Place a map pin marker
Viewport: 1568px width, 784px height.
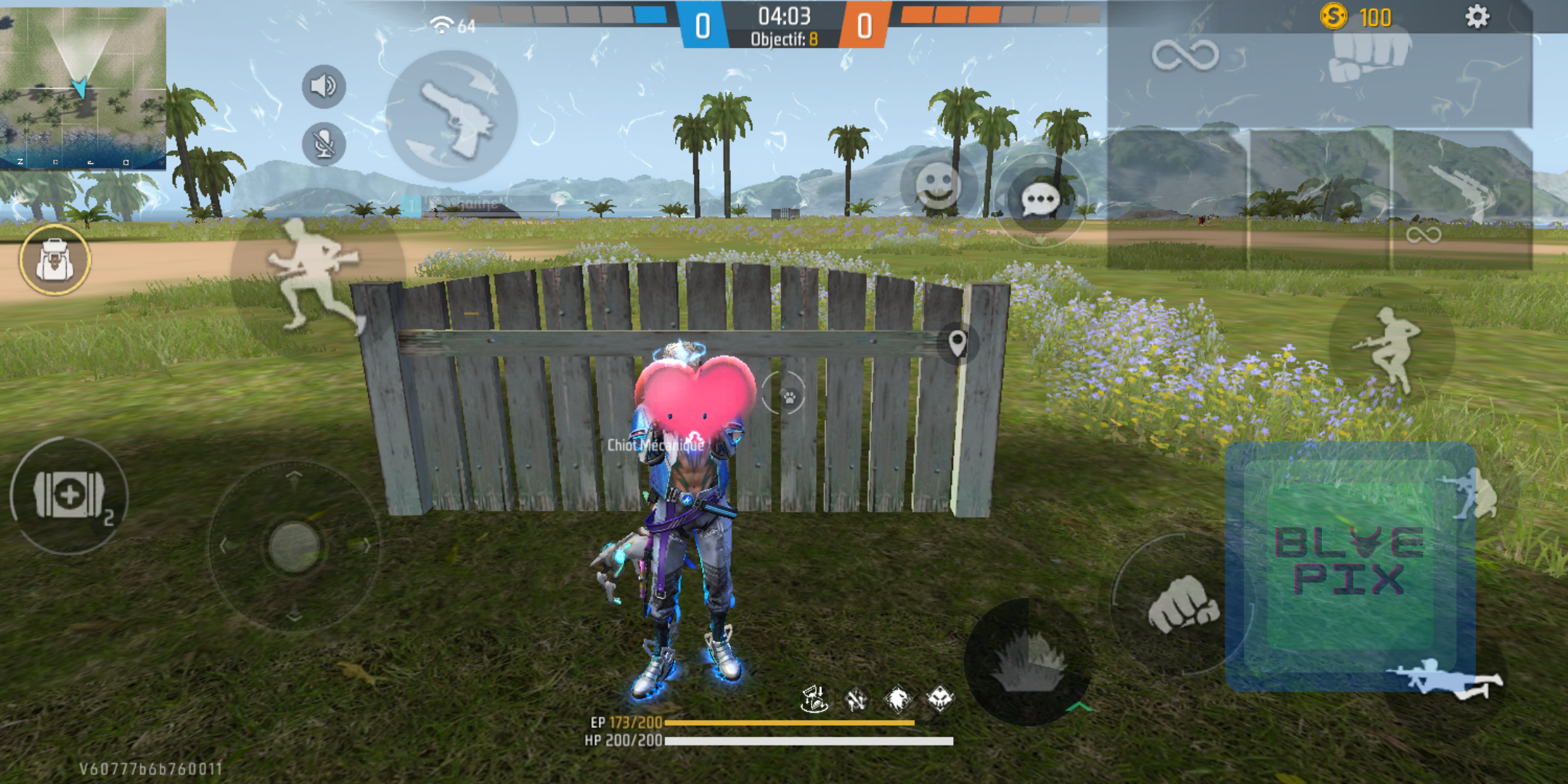pyautogui.click(x=957, y=343)
